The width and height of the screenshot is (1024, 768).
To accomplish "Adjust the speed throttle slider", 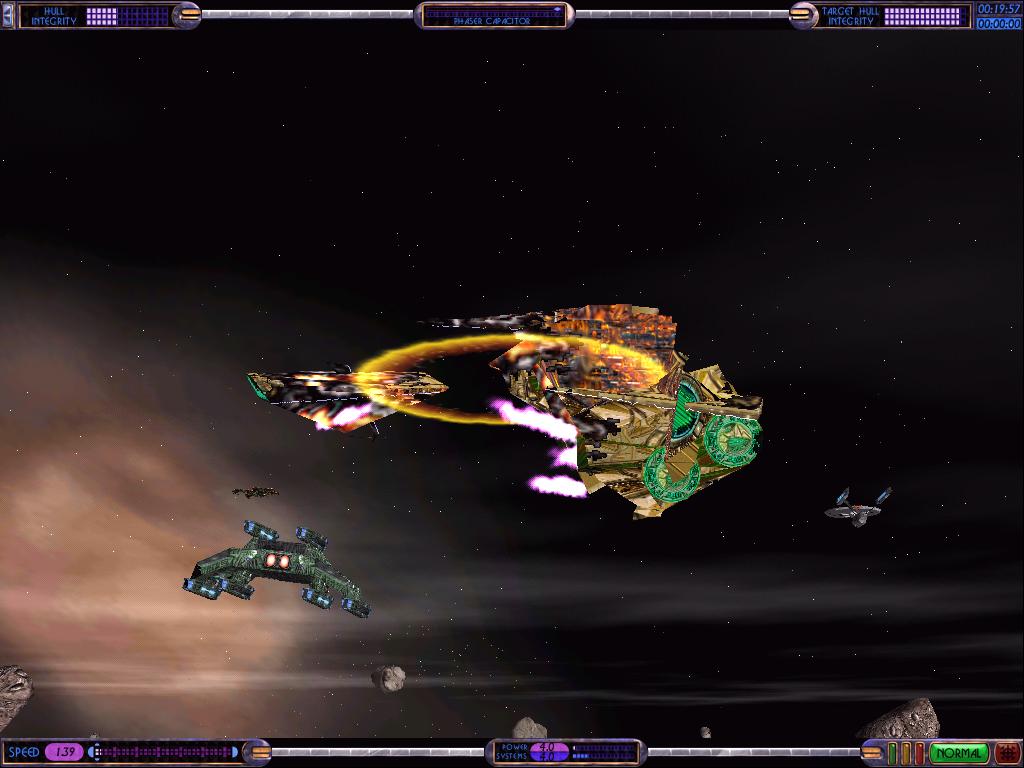I will coord(166,752).
